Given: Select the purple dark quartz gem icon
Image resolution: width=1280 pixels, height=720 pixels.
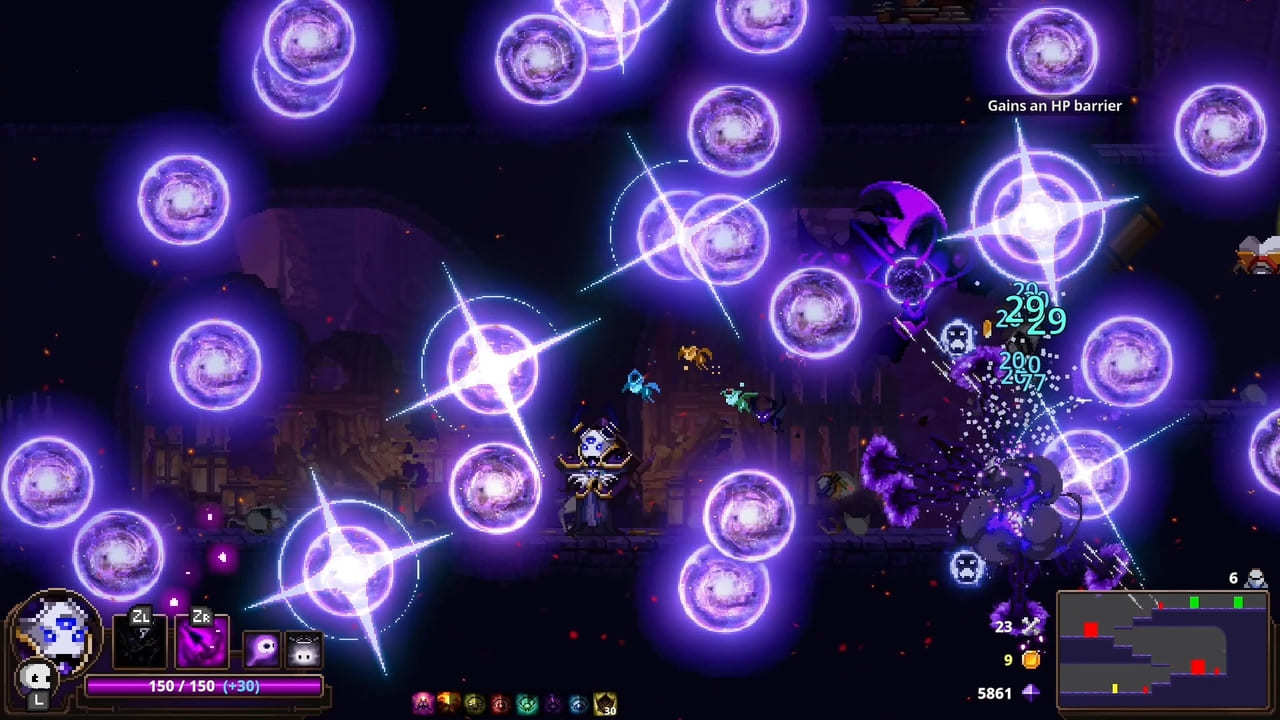Looking at the screenshot, I should pyautogui.click(x=1031, y=693).
